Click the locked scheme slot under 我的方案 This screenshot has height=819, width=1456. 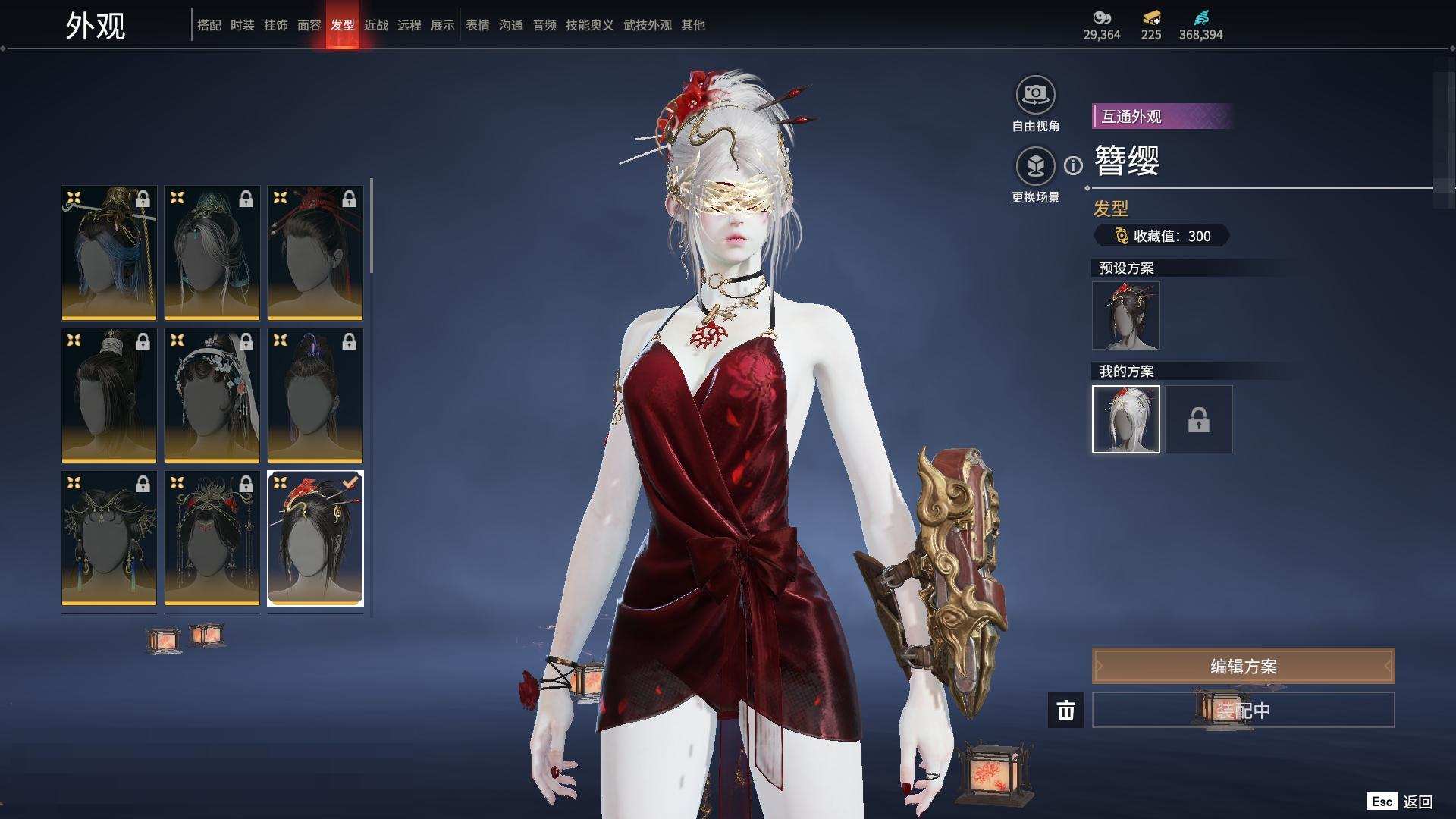coord(1198,419)
